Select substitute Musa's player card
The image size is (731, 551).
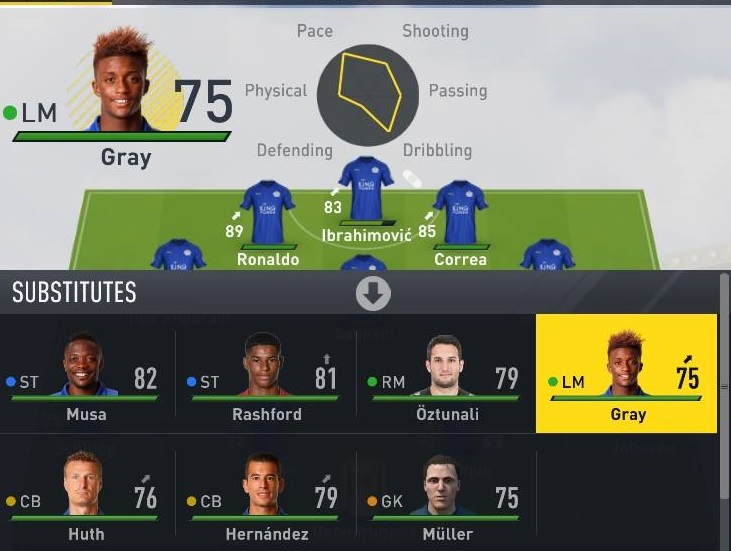coord(88,374)
